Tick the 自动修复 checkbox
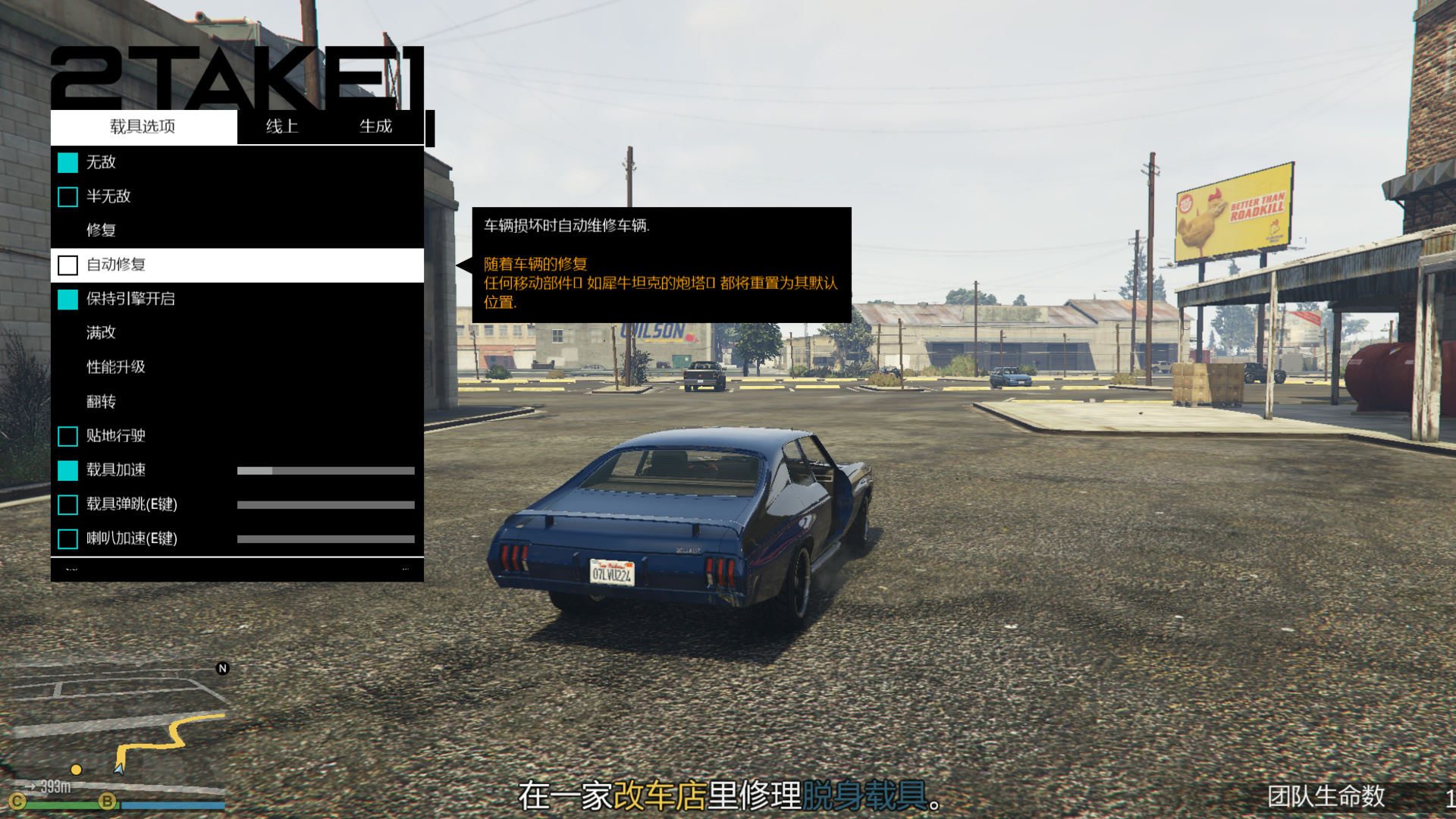 68,265
